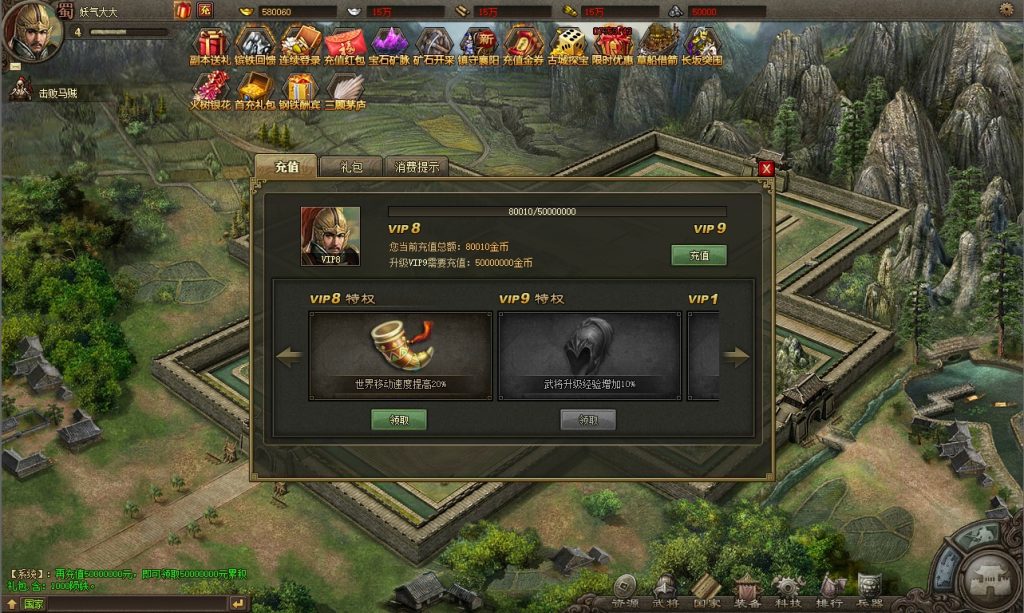The image size is (1024, 613).
Task: Show next VIP privileges with right arrow
Action: tap(737, 356)
